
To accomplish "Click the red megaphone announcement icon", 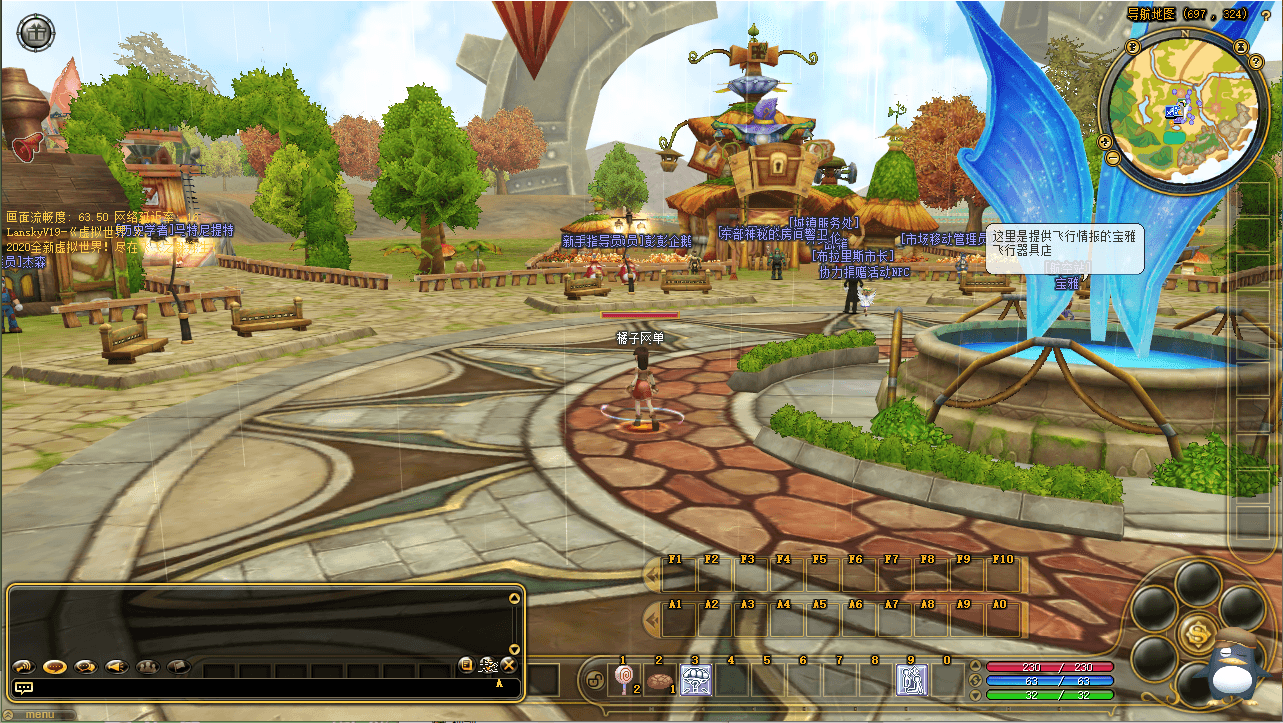I will coord(27,146).
